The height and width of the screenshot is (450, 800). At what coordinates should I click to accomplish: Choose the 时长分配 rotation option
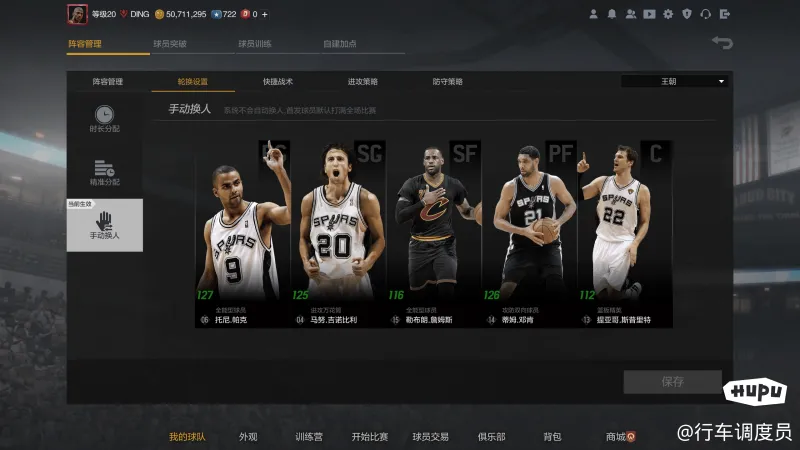[104, 119]
